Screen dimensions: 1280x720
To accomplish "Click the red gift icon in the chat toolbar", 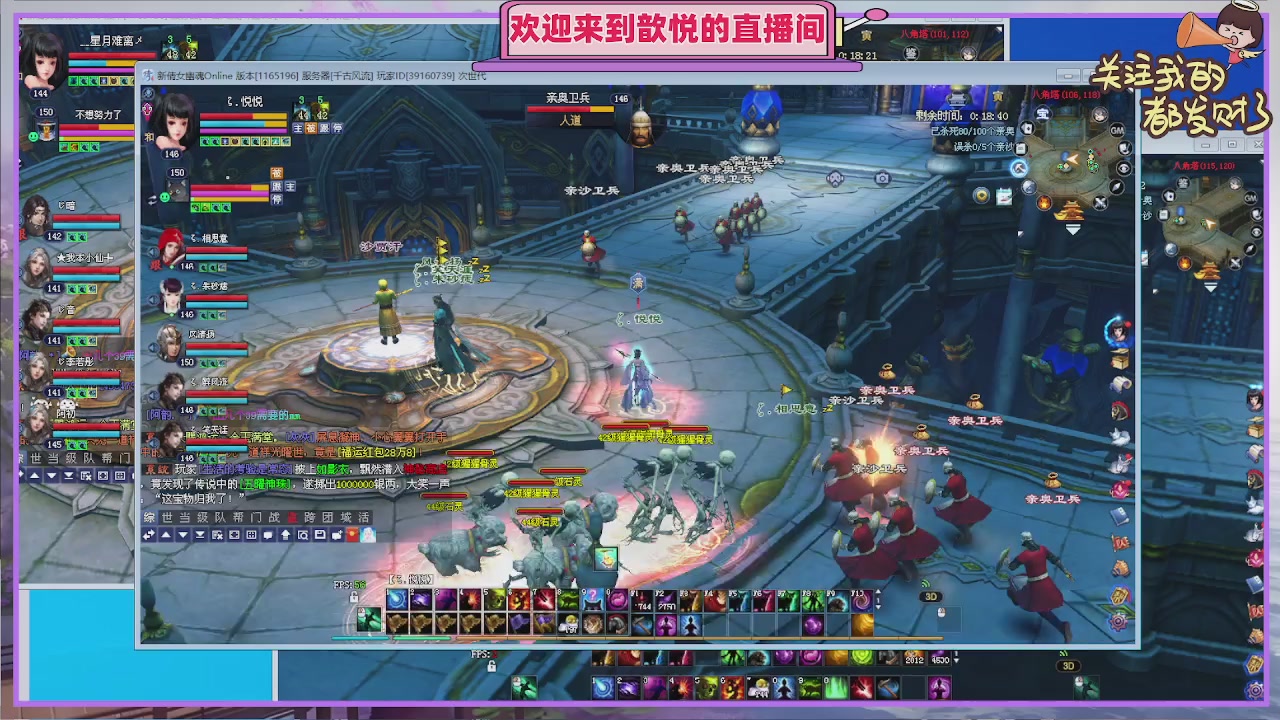I will point(352,535).
